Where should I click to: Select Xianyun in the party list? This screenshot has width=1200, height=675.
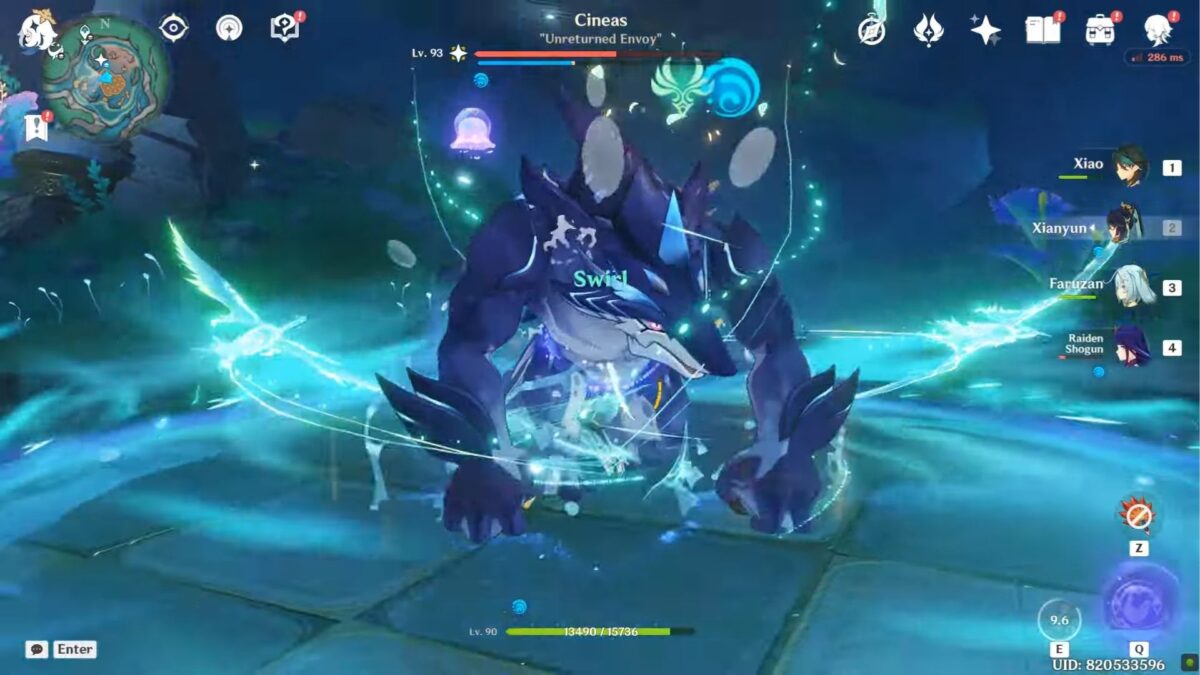click(1124, 226)
